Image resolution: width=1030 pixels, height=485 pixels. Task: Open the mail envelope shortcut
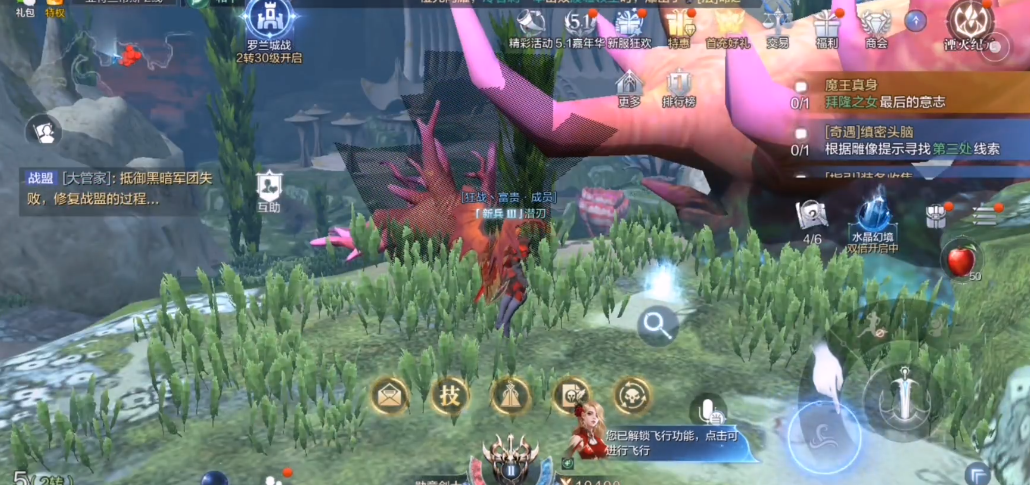tap(390, 396)
